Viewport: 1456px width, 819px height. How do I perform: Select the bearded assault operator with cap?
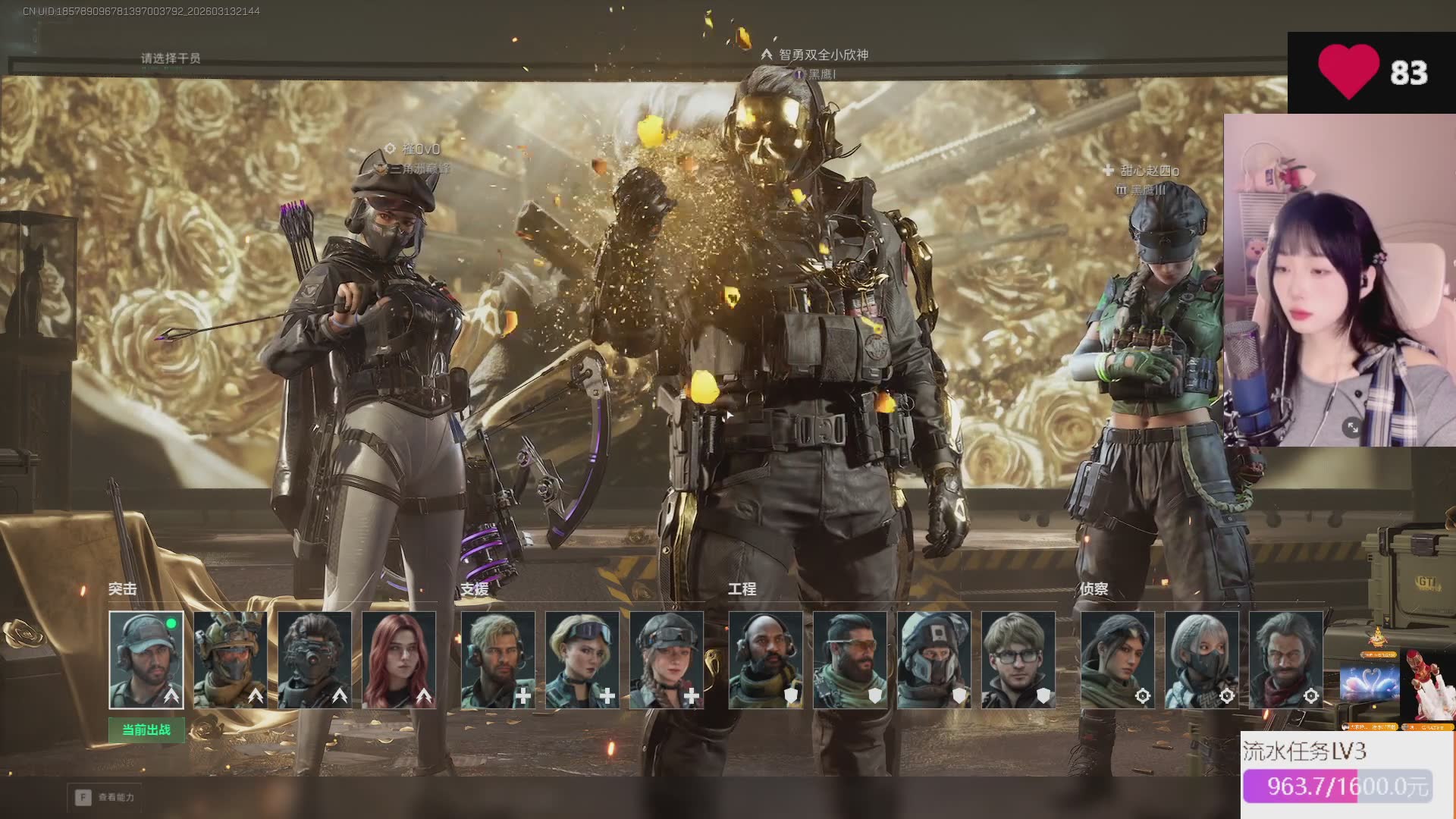pyautogui.click(x=146, y=660)
